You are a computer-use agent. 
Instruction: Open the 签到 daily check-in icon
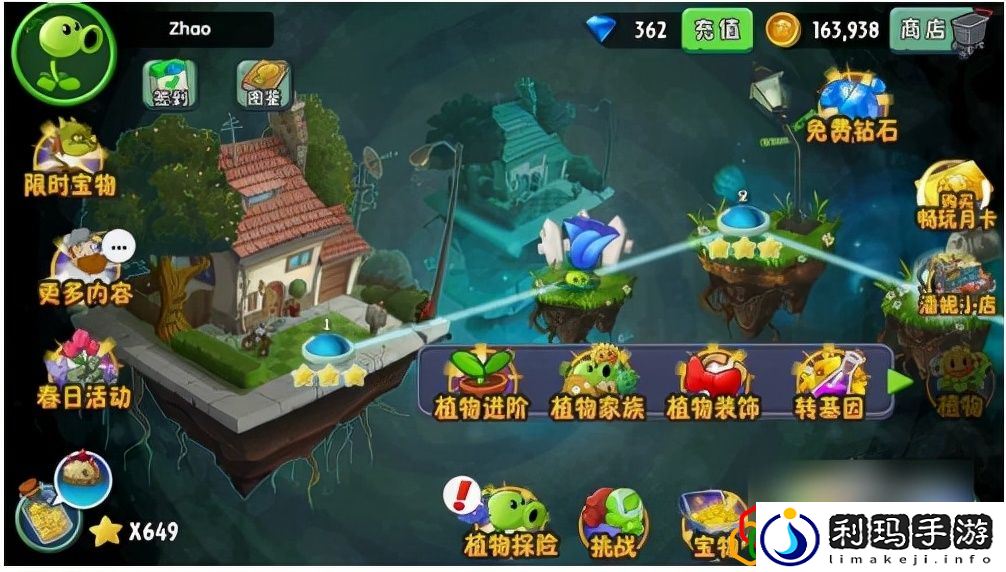[x=169, y=84]
